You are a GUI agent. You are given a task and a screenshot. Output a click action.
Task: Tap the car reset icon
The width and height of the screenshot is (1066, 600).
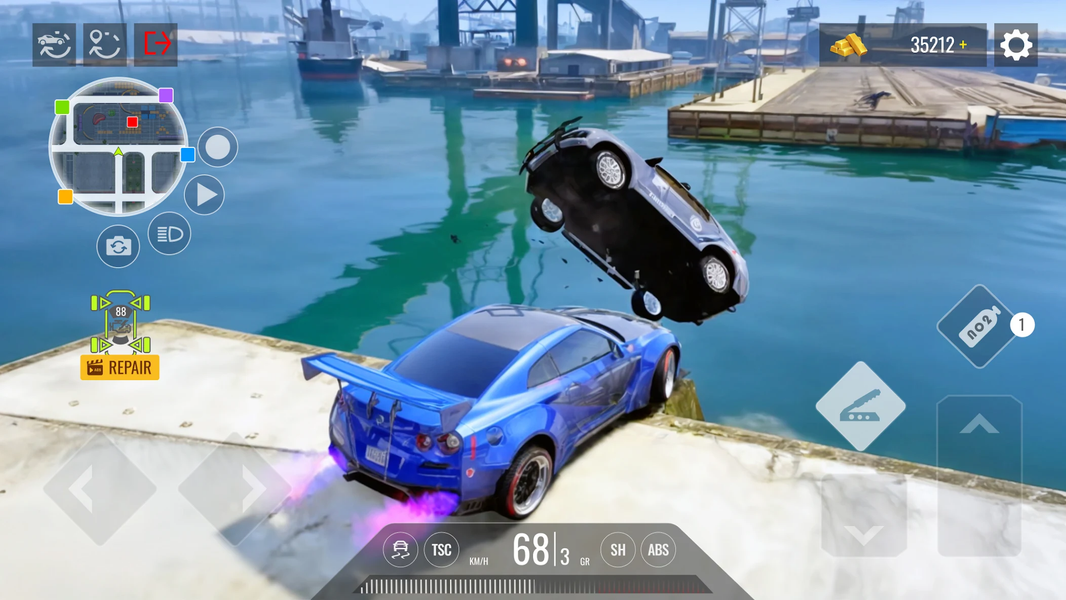pyautogui.click(x=54, y=44)
